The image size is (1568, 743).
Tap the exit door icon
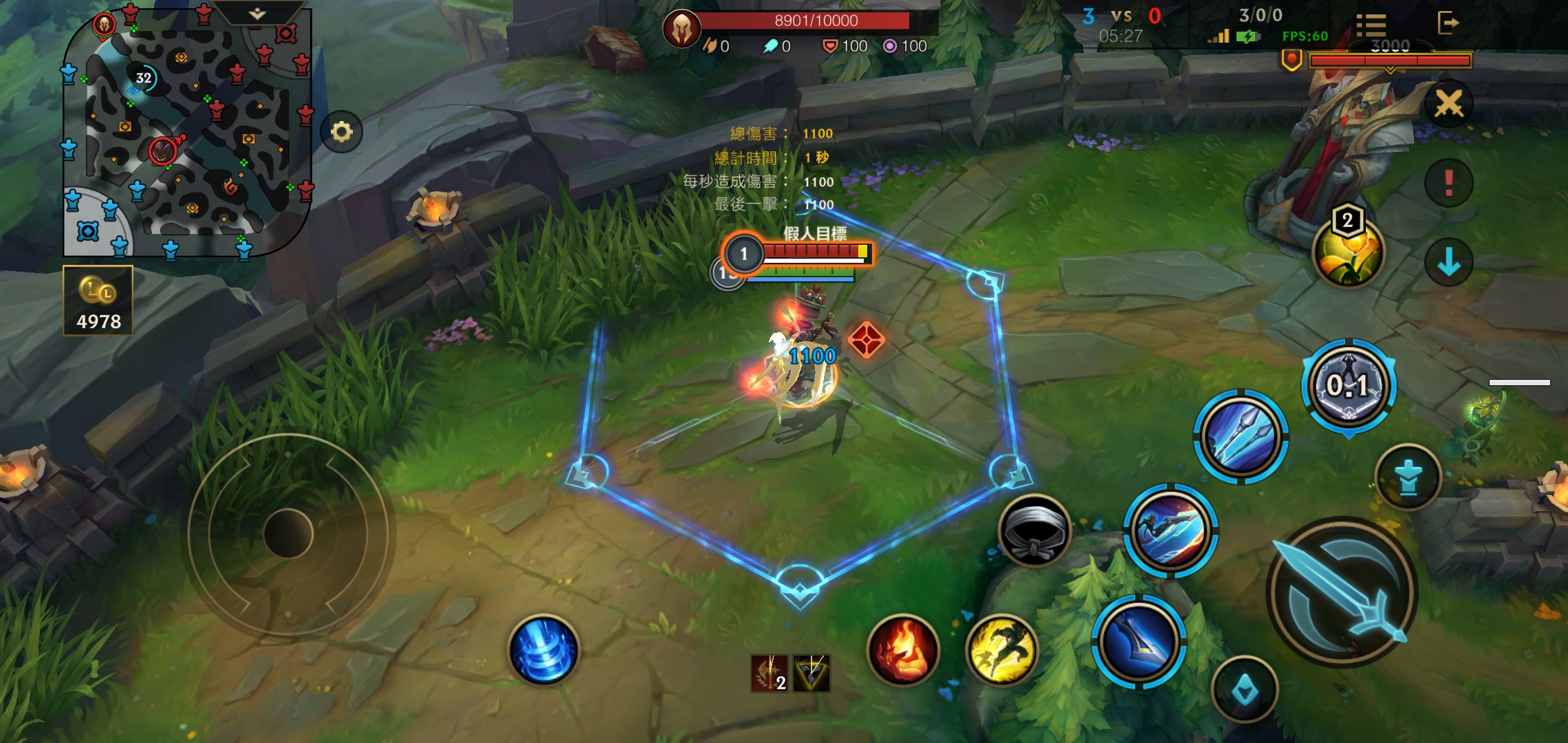[1448, 23]
